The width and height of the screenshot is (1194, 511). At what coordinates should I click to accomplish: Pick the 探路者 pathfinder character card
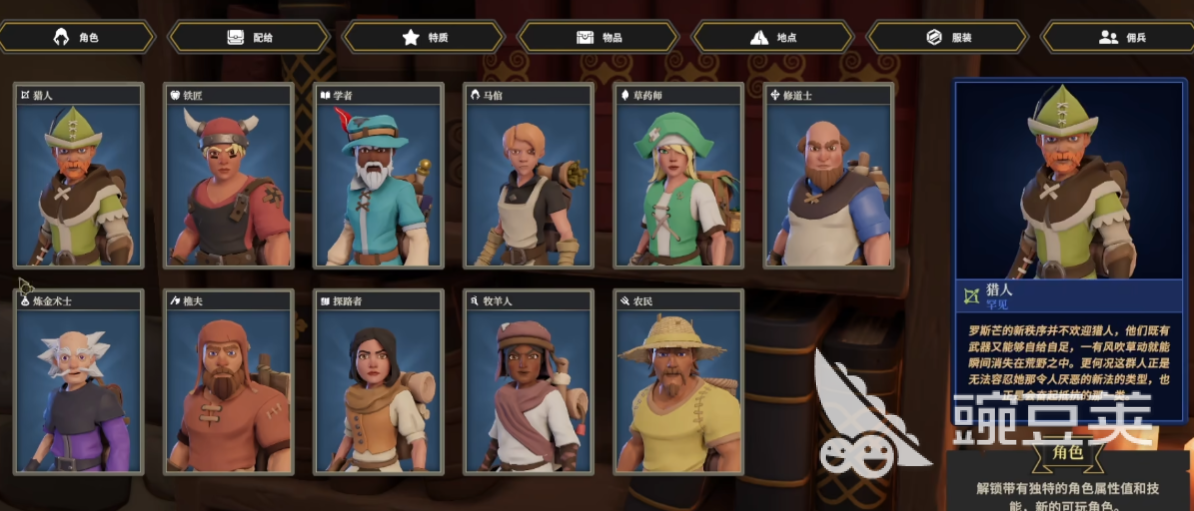(379, 382)
